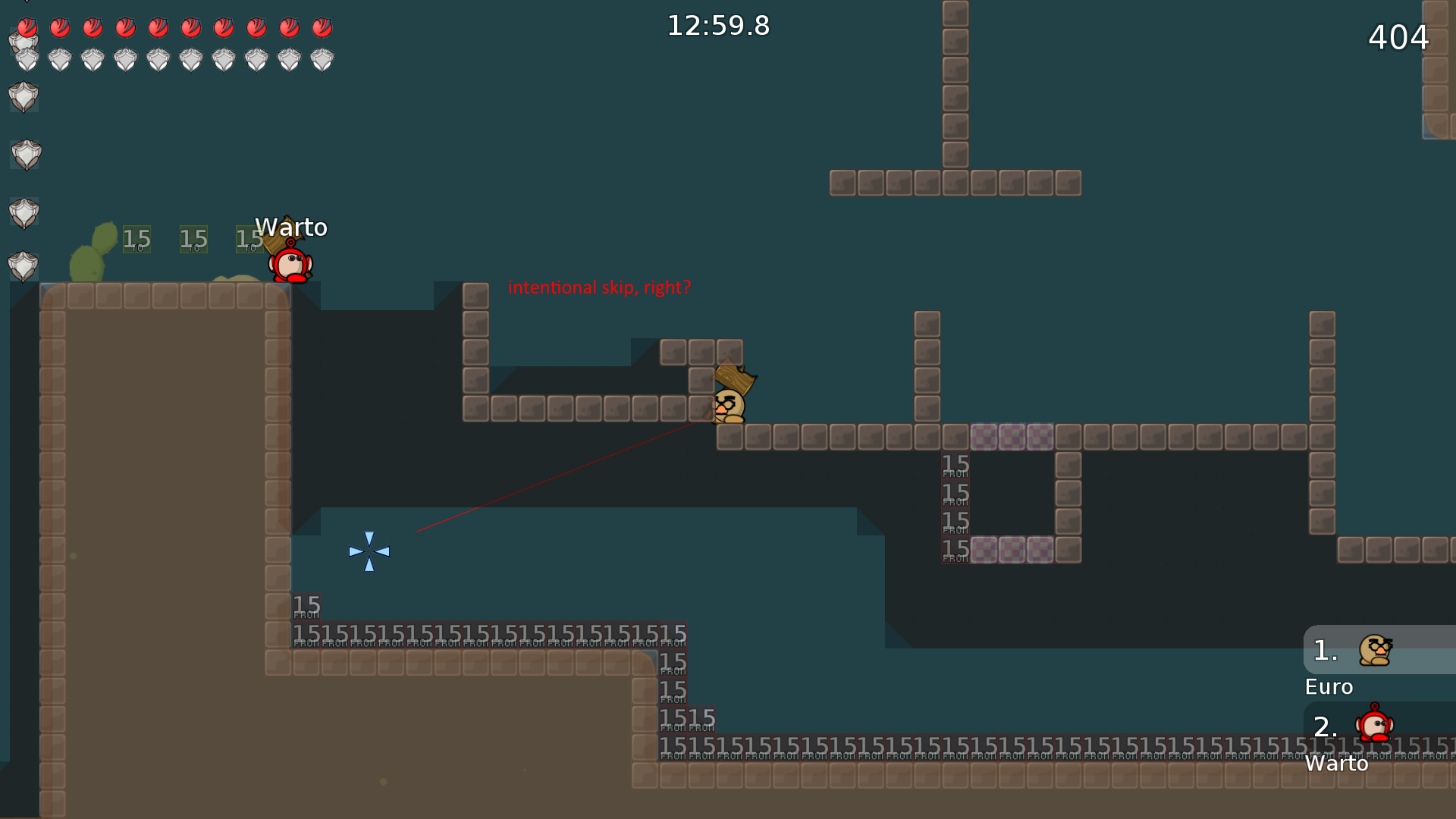Click the fifth heart to toggle it

(x=157, y=27)
